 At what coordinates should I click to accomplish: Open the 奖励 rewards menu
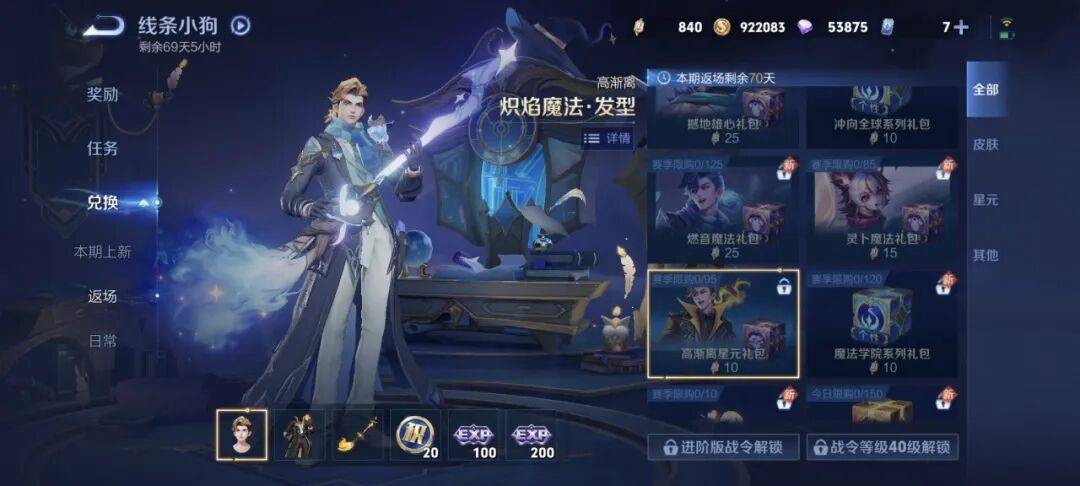pyautogui.click(x=102, y=95)
